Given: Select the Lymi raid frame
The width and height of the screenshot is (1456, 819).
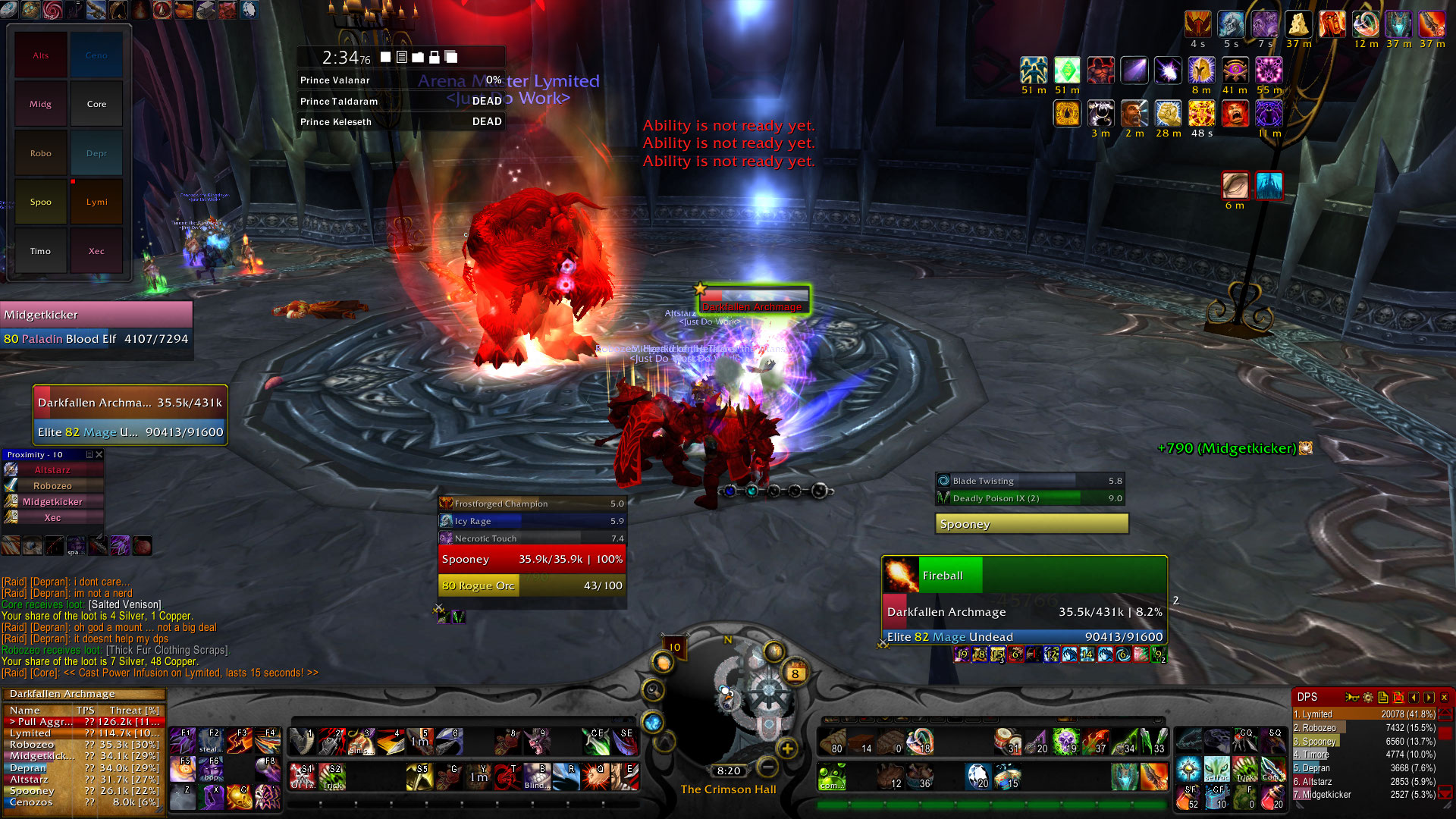Looking at the screenshot, I should click(x=97, y=202).
